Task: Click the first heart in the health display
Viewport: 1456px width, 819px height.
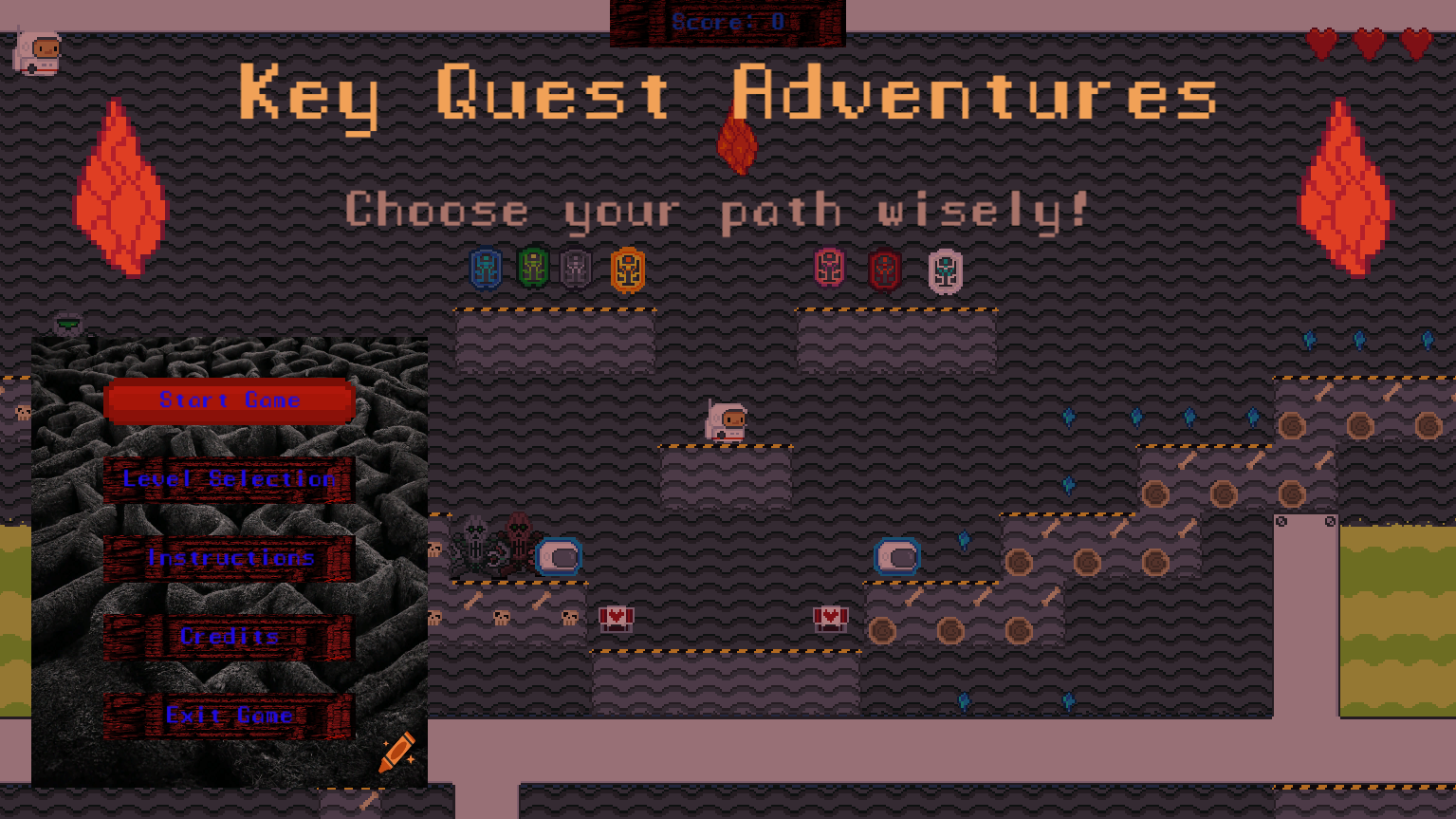Action: pos(1320,43)
